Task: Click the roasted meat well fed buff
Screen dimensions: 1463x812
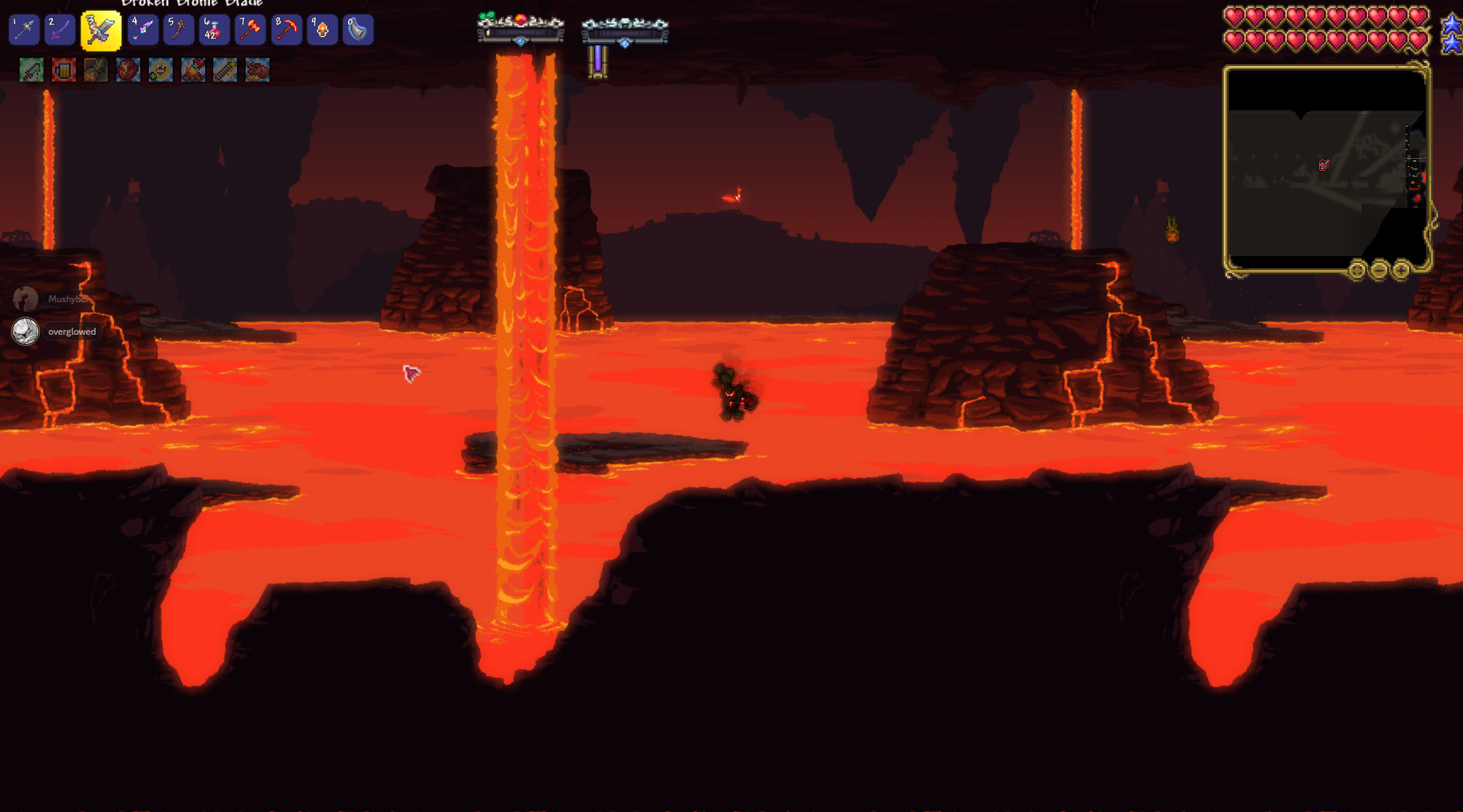Action: point(257,70)
